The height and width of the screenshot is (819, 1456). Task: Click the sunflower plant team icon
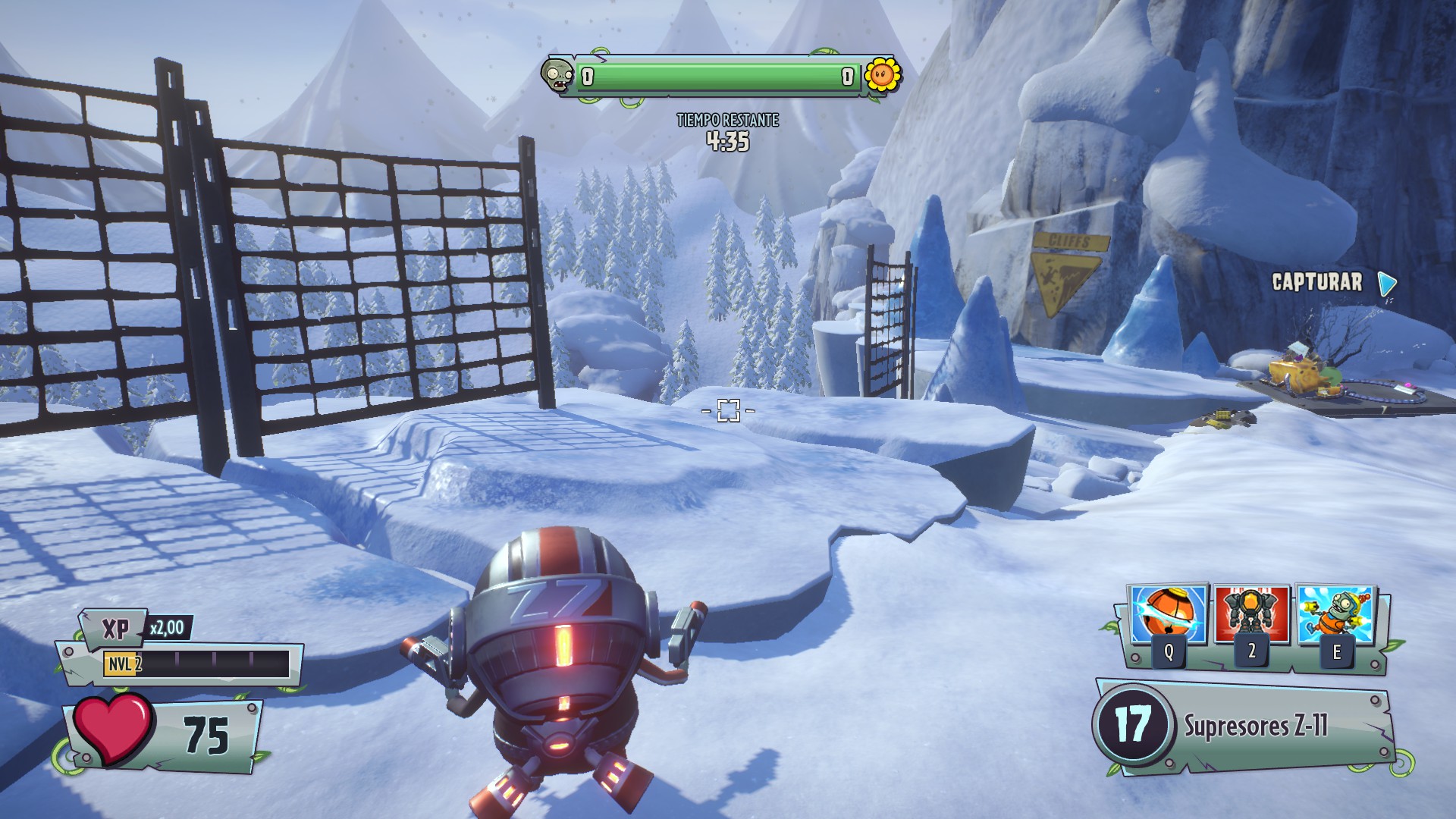(x=883, y=74)
